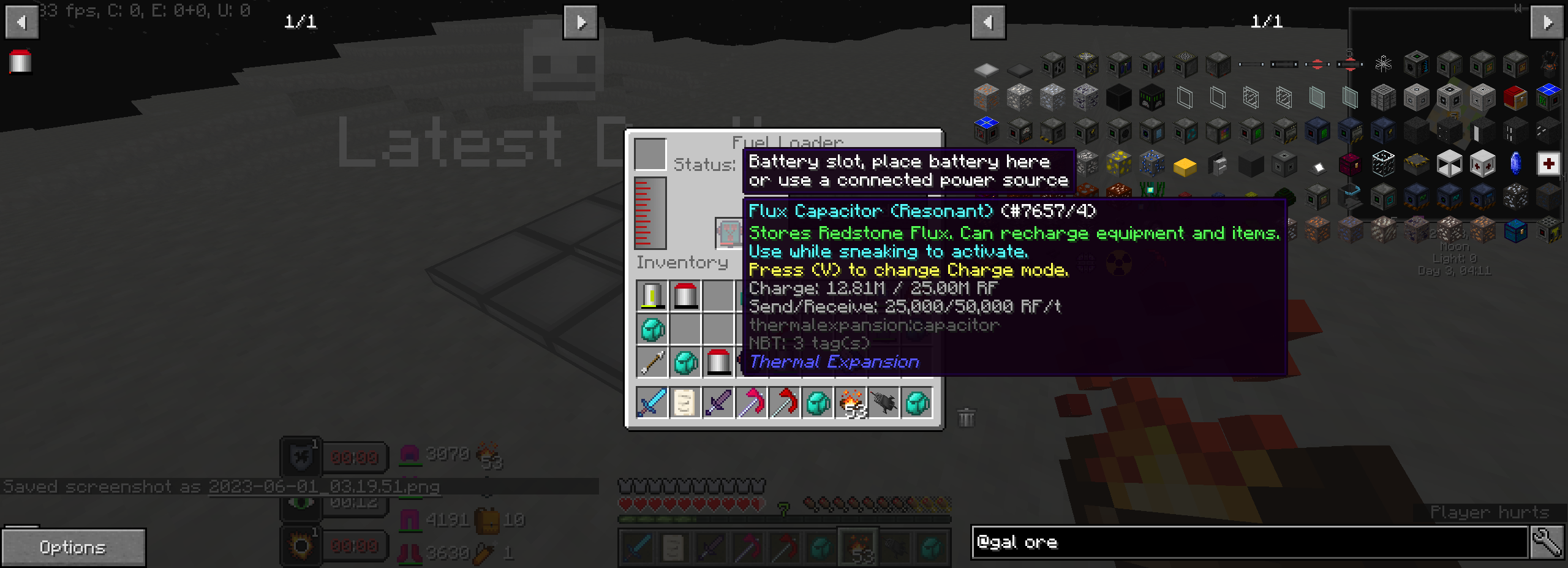Click the trash can icon beside the inventory
Viewport: 1568px width, 568px height.
(x=965, y=417)
